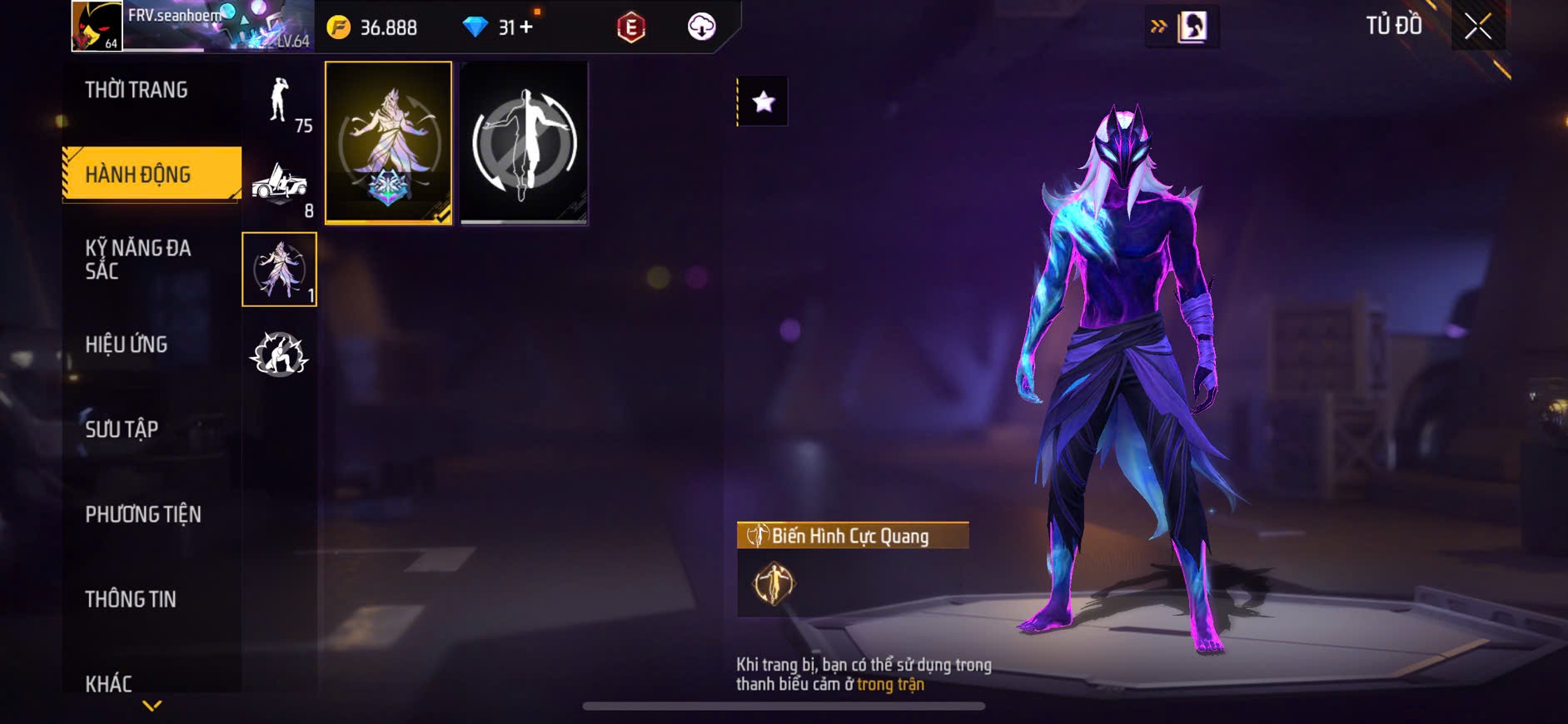The height and width of the screenshot is (724, 1568).
Task: Open the Hiệu Ứng section
Action: tap(127, 345)
